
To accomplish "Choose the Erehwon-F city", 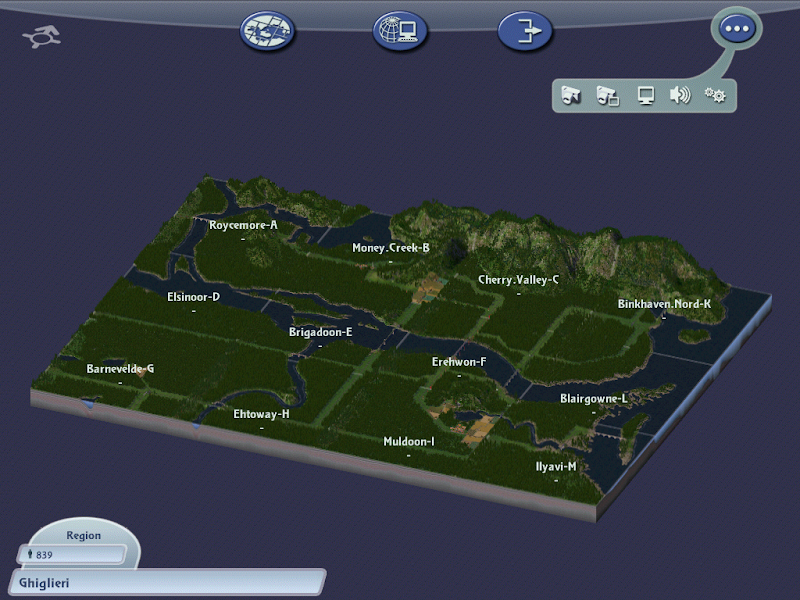I will tap(459, 363).
